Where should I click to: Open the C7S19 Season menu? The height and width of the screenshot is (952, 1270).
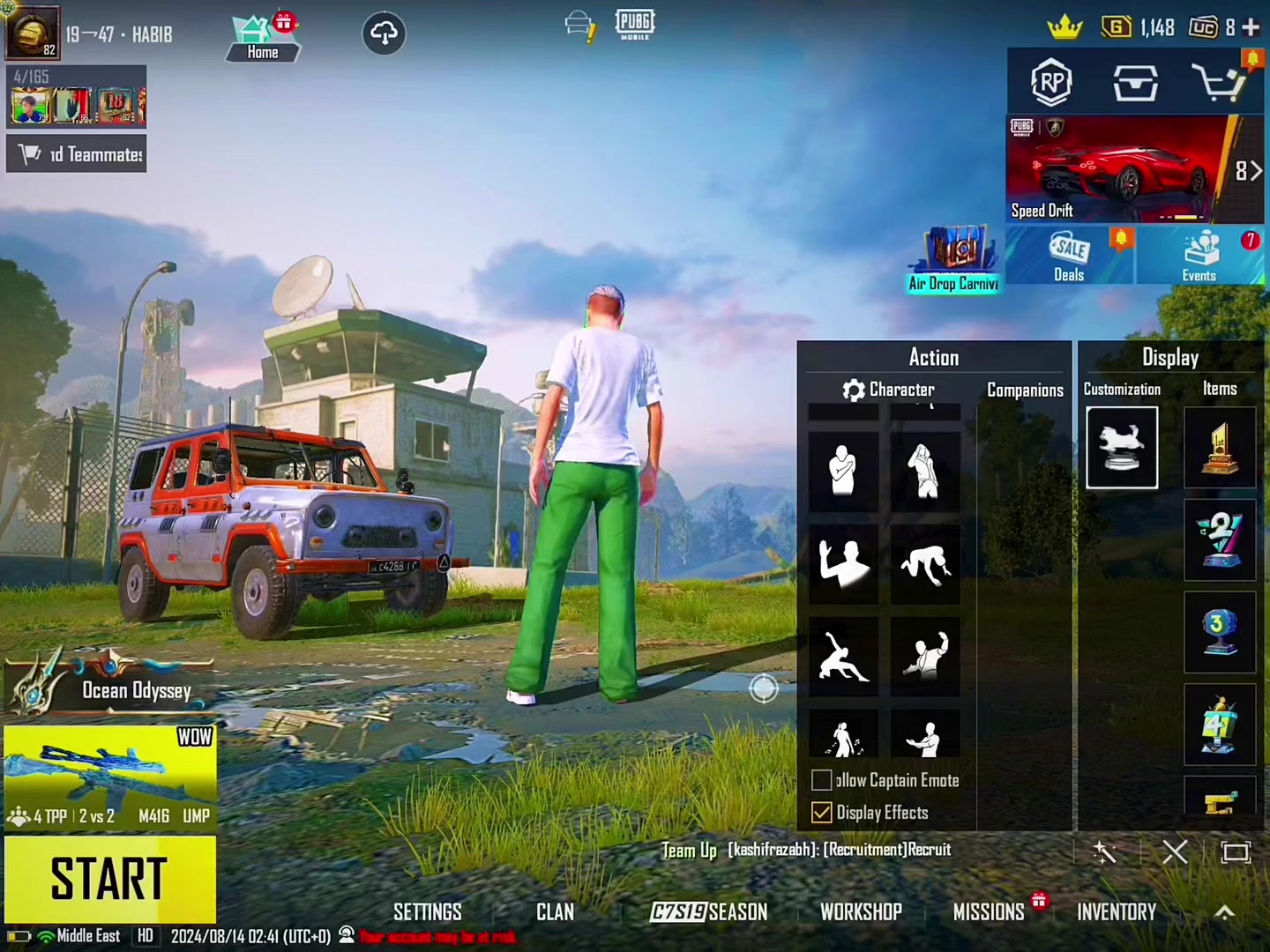point(709,911)
